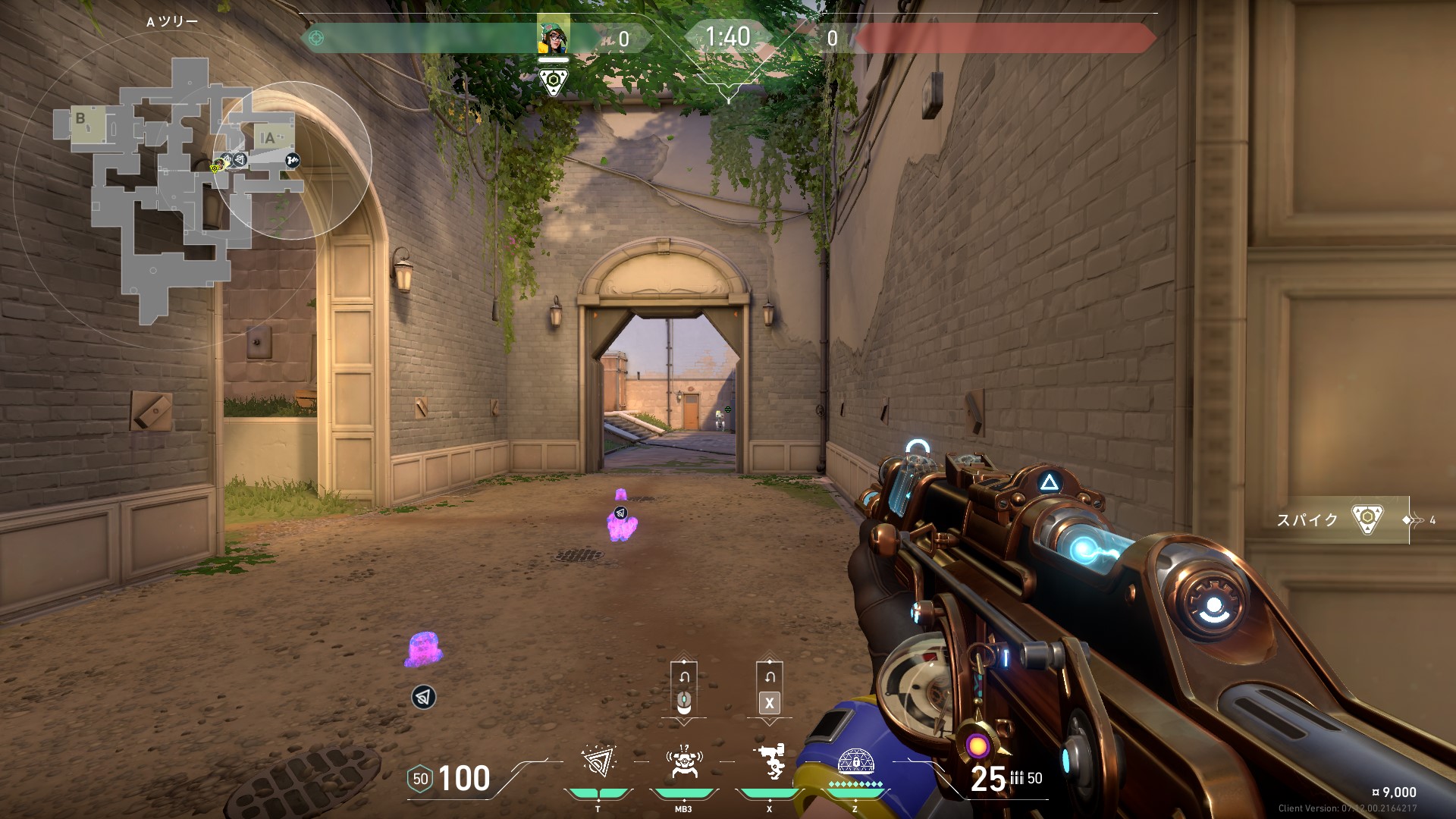Select the Alarmbot ability icon

(683, 761)
